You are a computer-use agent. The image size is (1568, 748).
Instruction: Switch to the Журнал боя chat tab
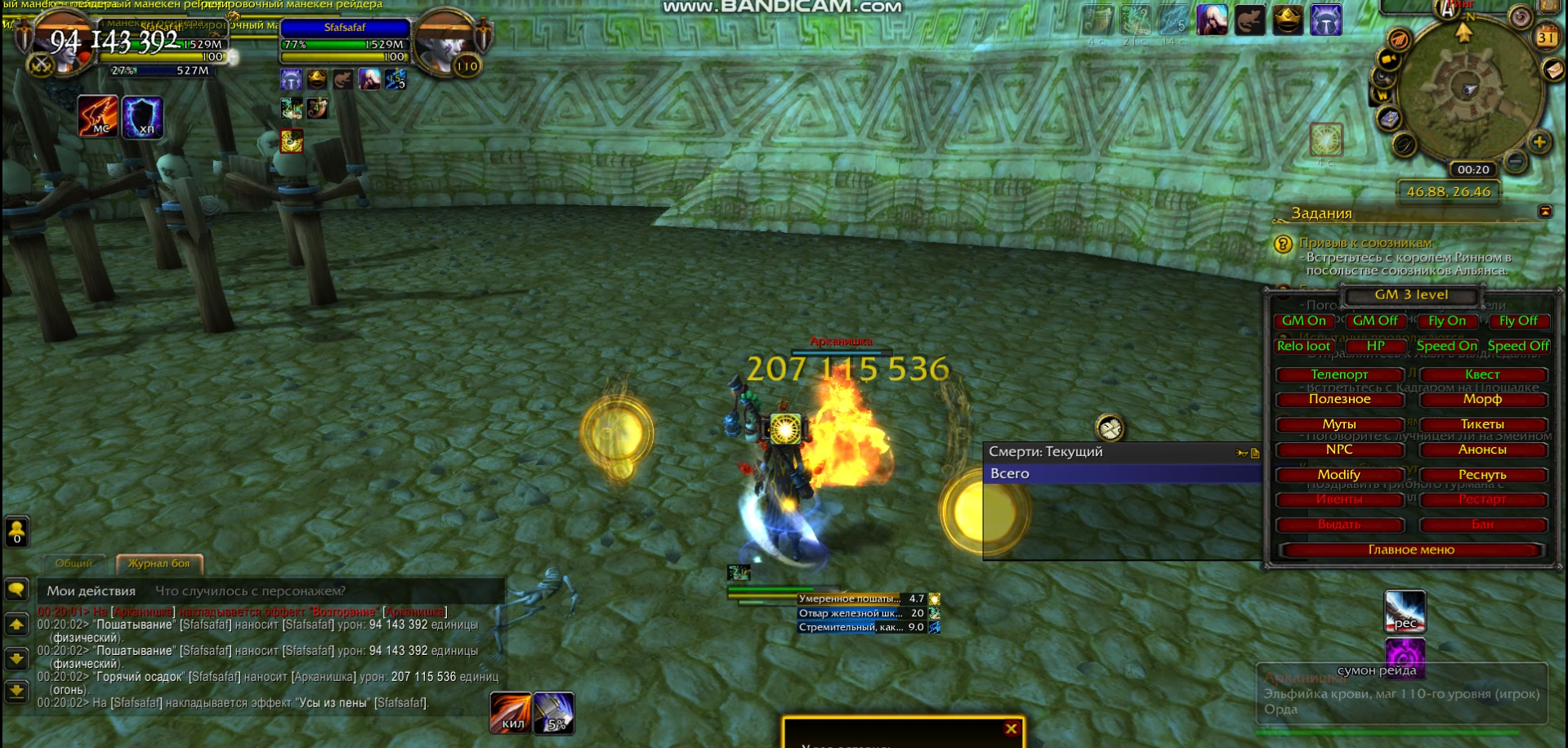click(x=159, y=563)
